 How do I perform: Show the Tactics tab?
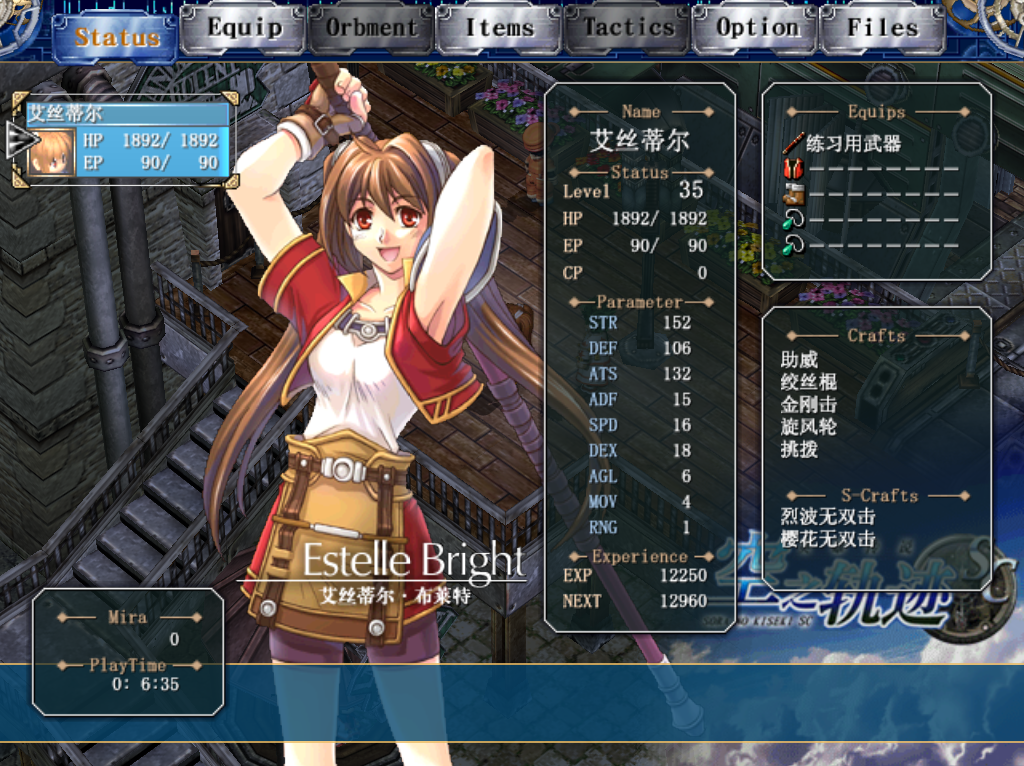[628, 29]
